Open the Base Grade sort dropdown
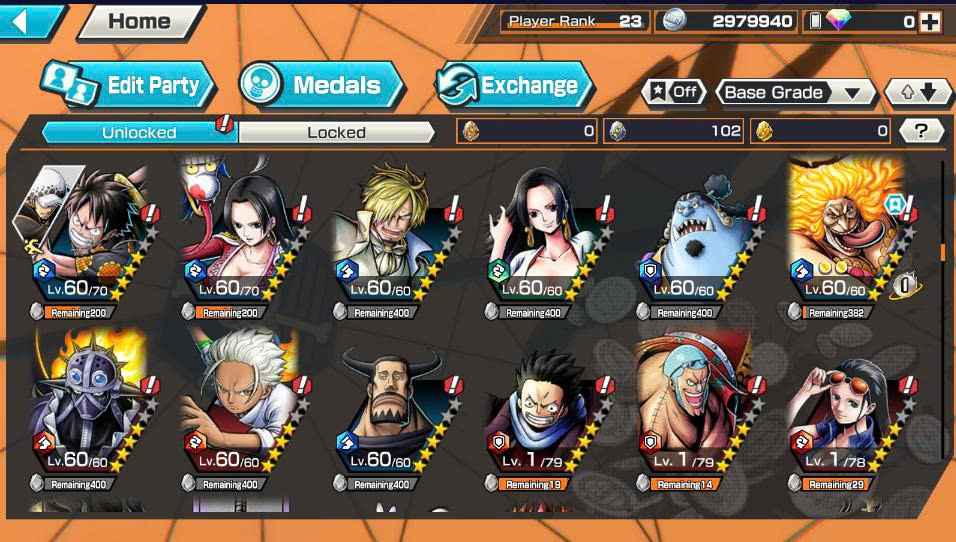 [x=794, y=93]
